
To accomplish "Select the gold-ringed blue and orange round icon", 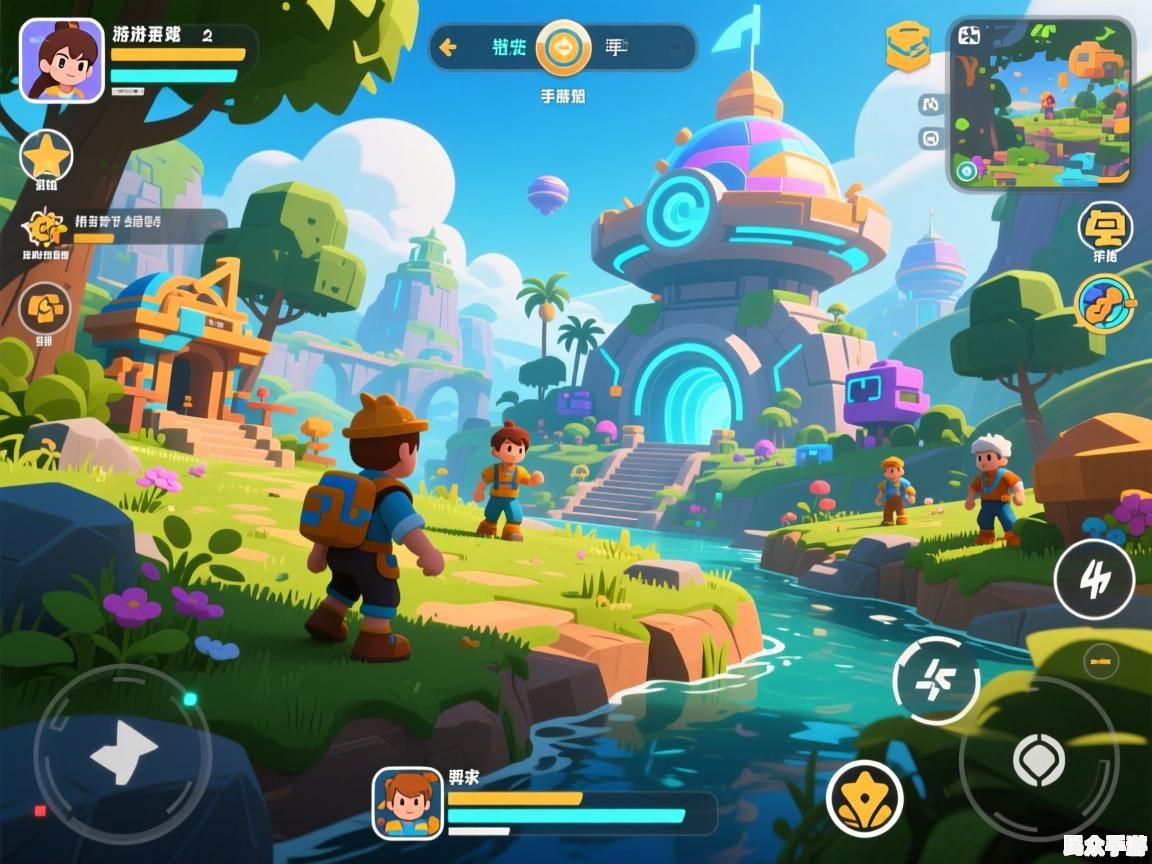I will click(x=1104, y=303).
